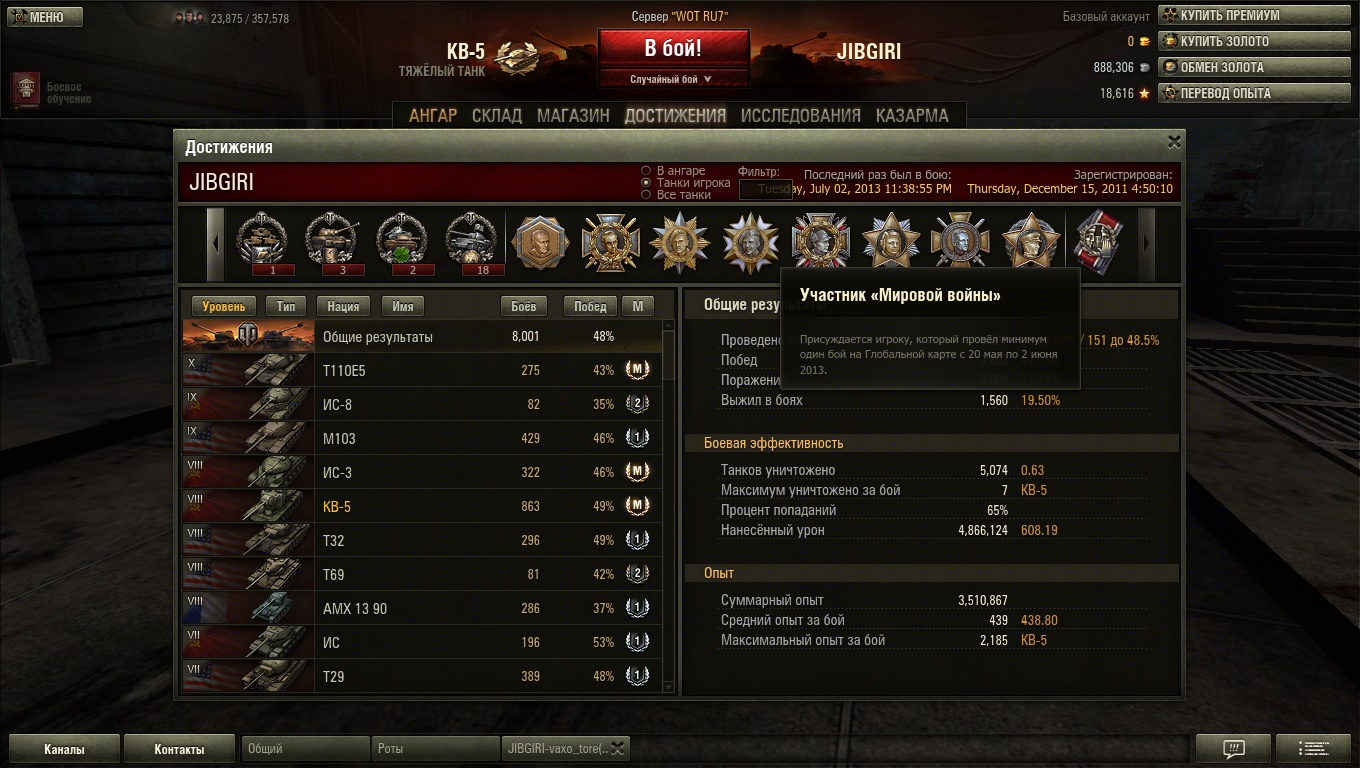The height and width of the screenshot is (768, 1360).
Task: Go to the МАГАЗИН tab
Action: [573, 115]
